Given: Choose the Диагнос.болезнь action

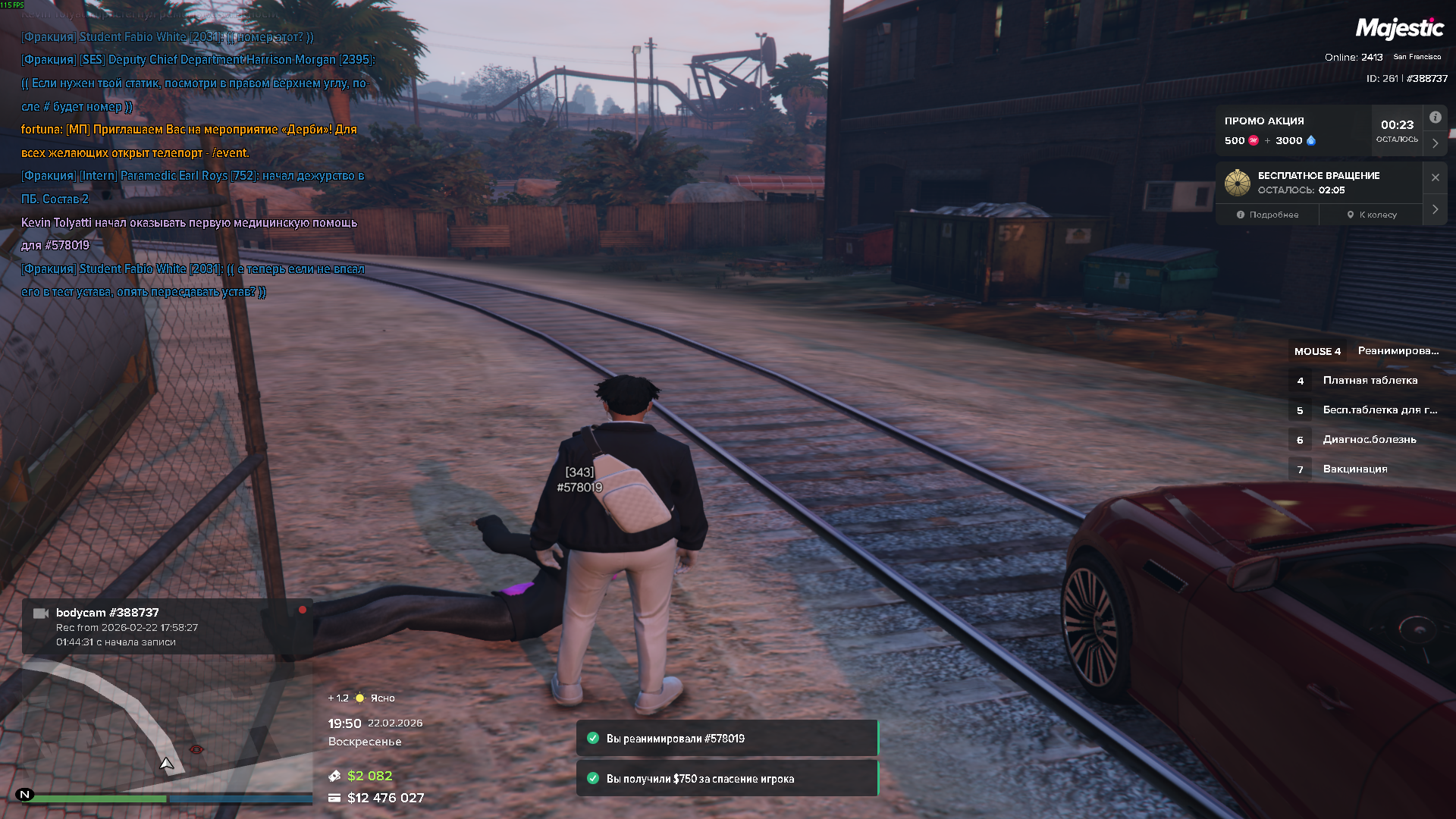Looking at the screenshot, I should (1369, 440).
